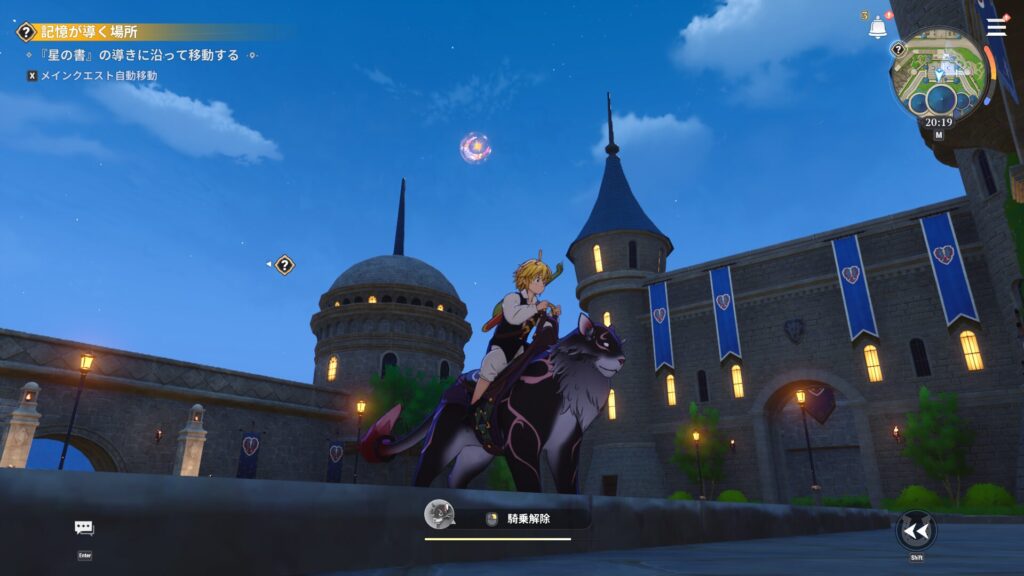Select the mount portrait icon

pos(439,515)
